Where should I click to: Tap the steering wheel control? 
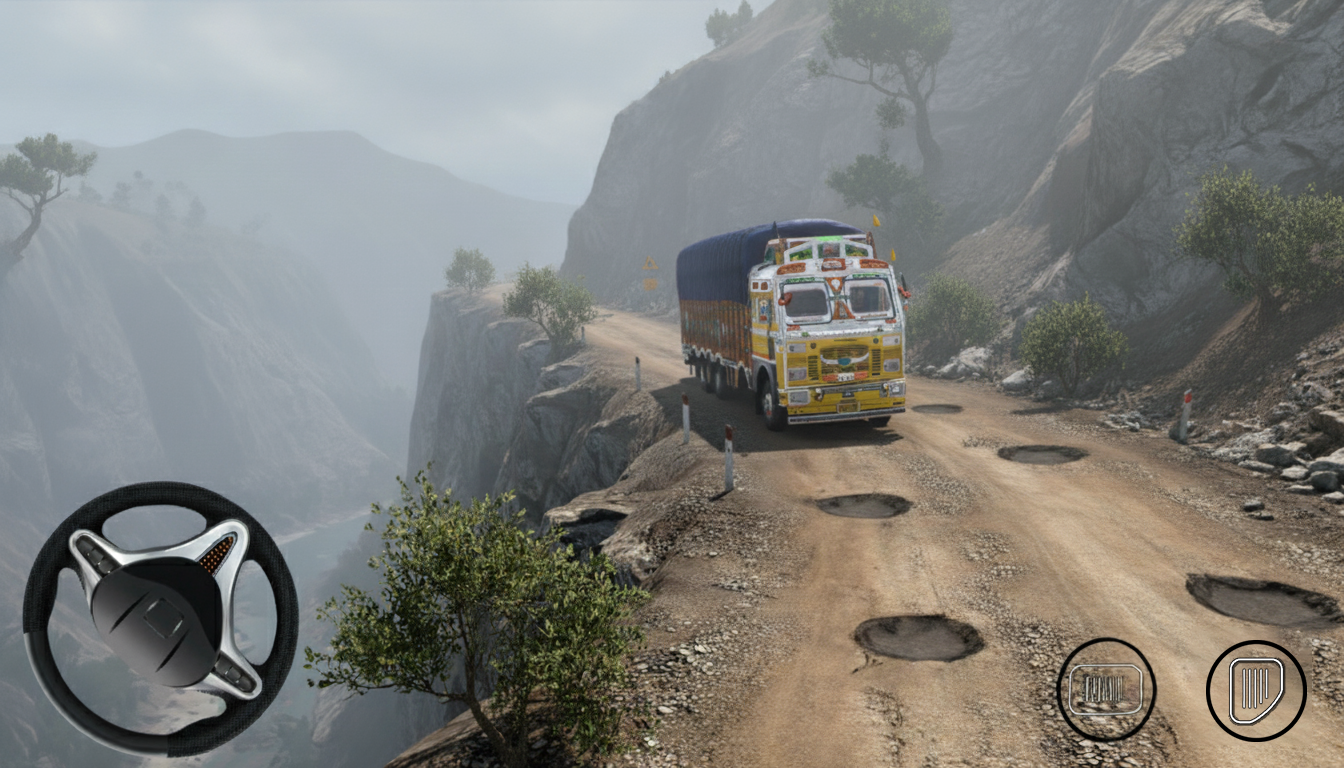[x=160, y=618]
